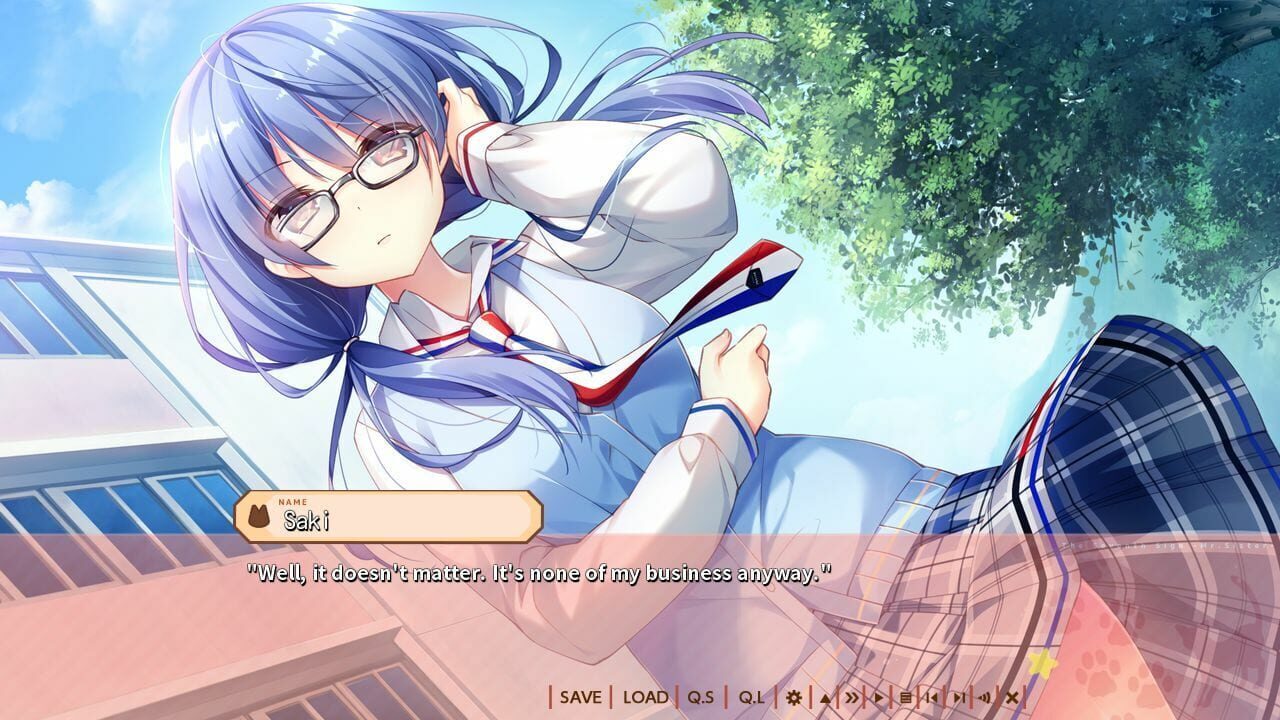This screenshot has width=1280, height=720.
Task: Skip ahead with the next-line icon
Action: 958,699
